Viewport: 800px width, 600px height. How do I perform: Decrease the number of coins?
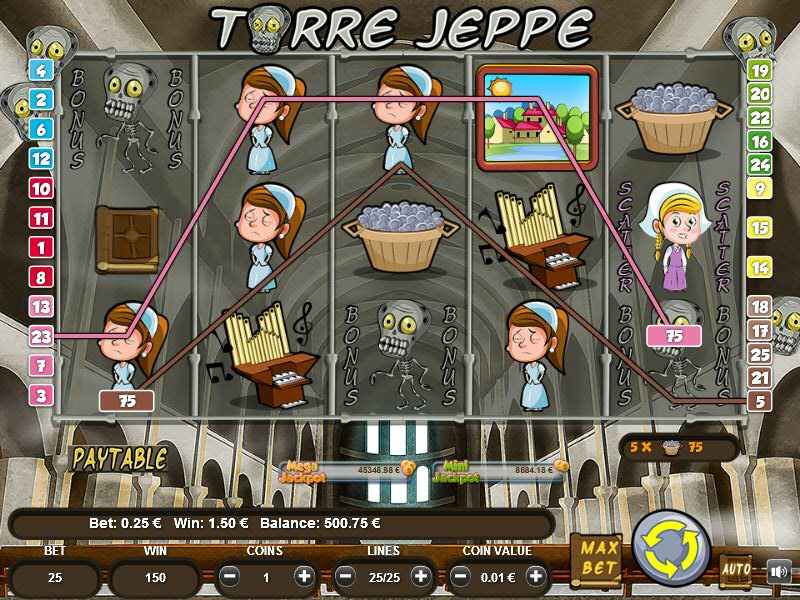[x=229, y=576]
